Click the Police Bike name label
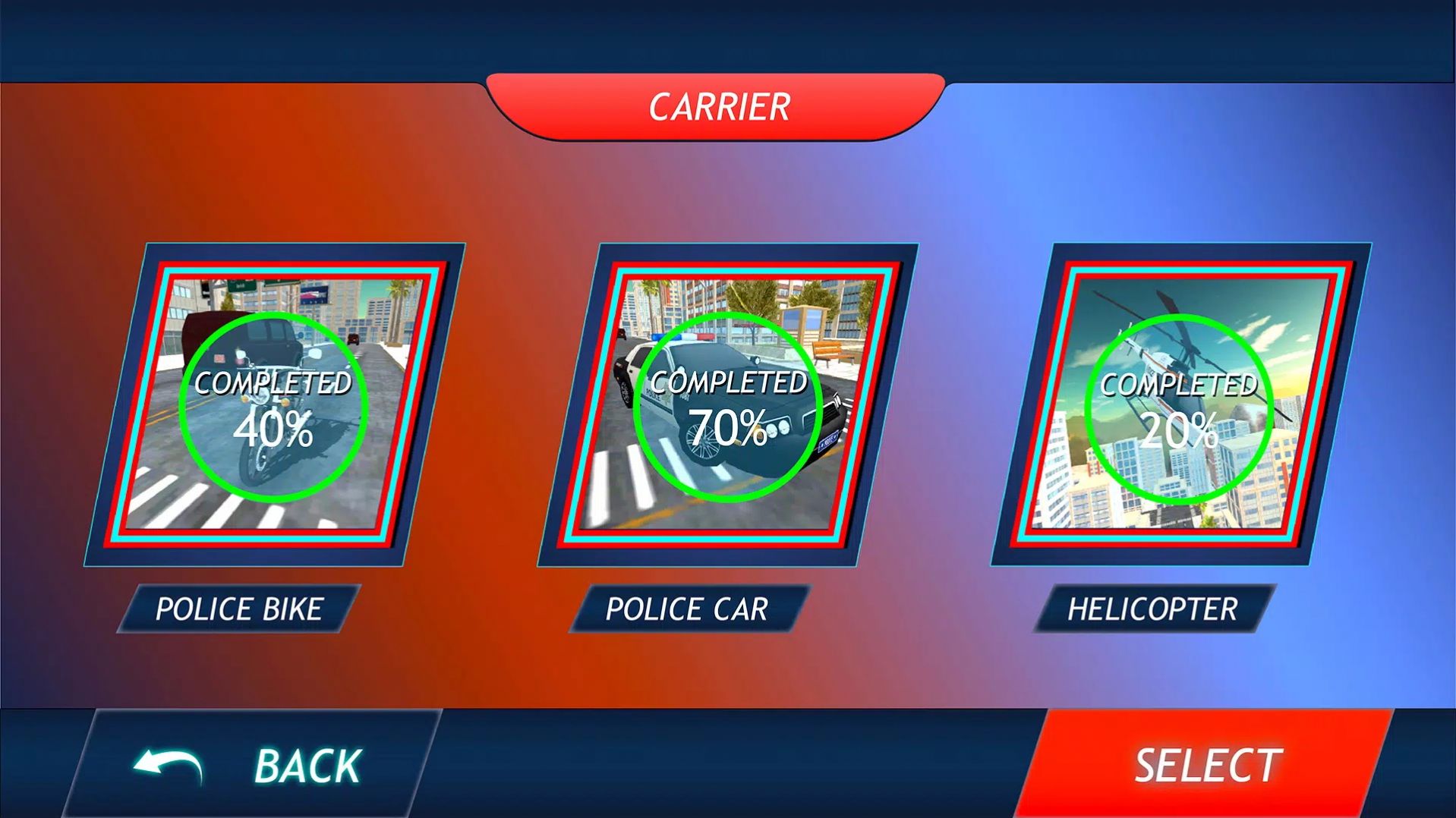Viewport: 1456px width, 818px height. click(239, 609)
